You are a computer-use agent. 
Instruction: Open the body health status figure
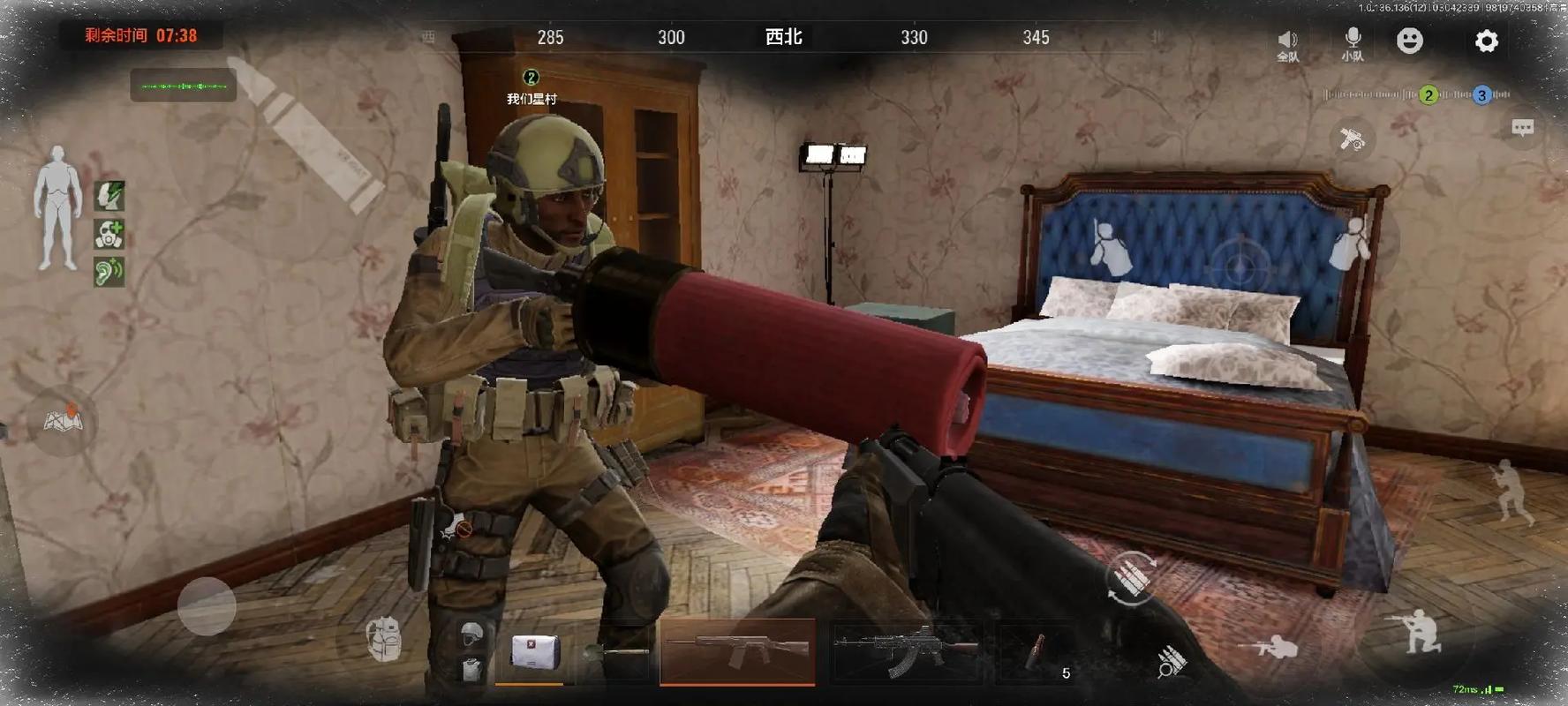click(57, 208)
